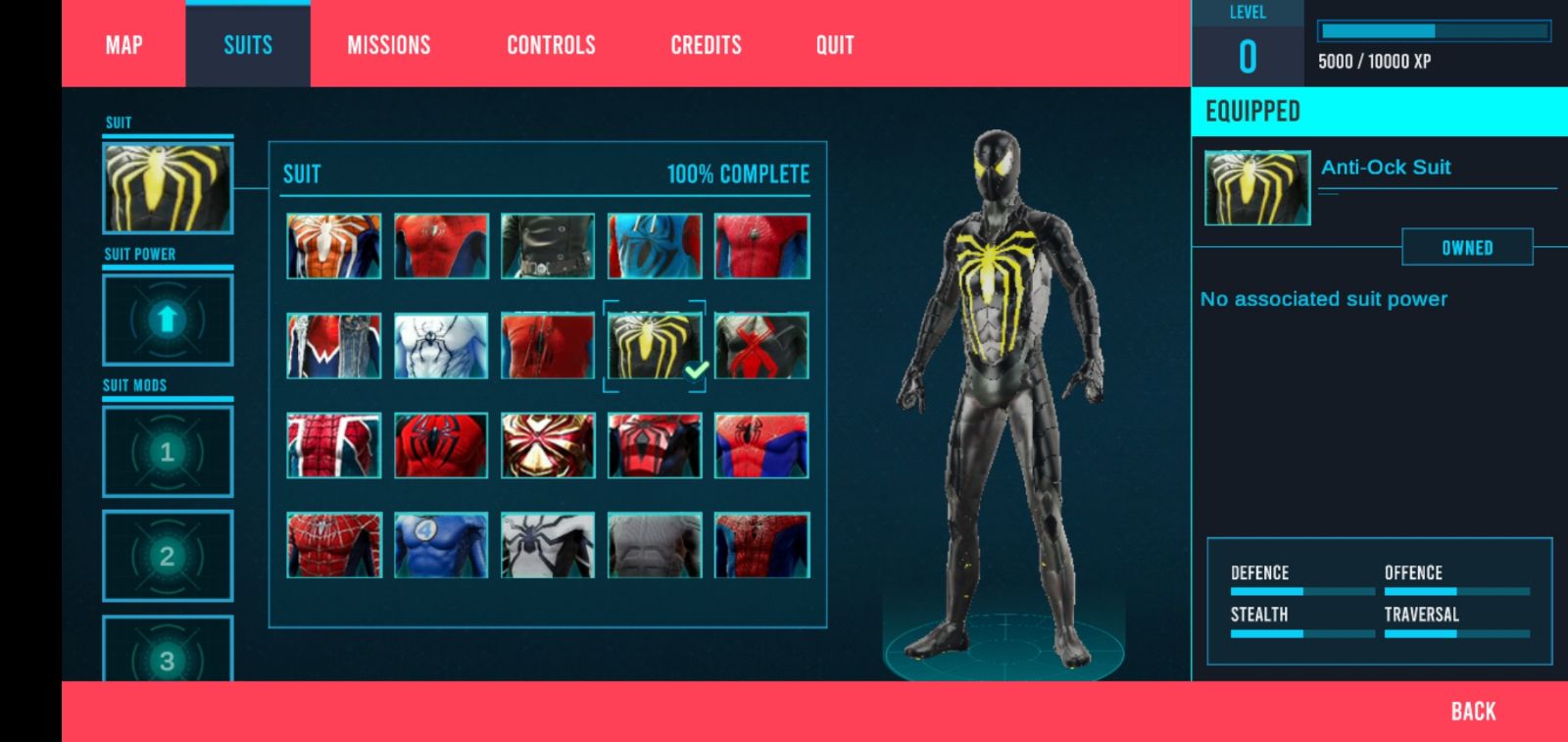This screenshot has width=1568, height=742.
Task: Pick the blue Fantastic Four suit
Action: (441, 545)
